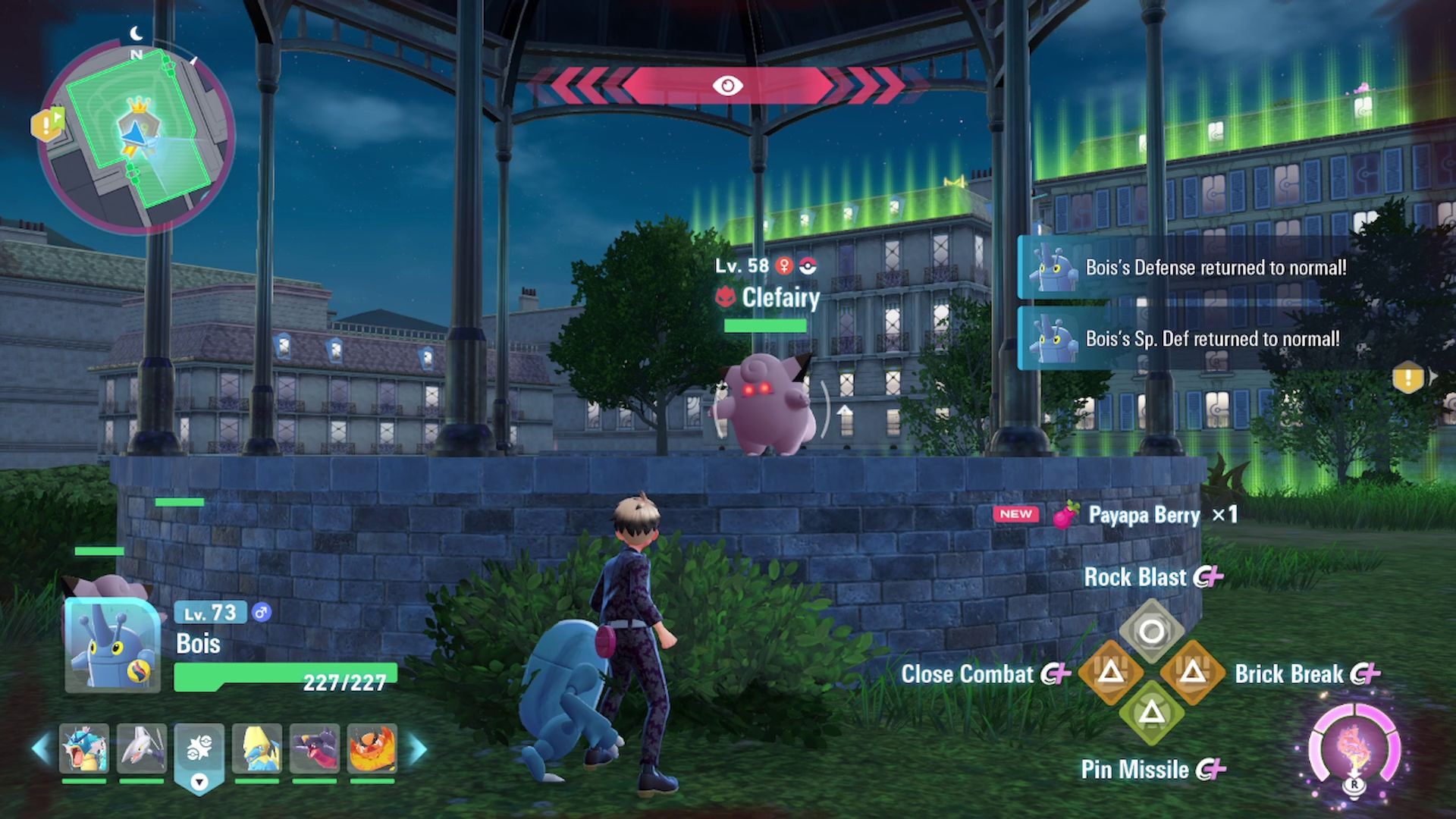Viewport: 1456px width, 819px height.
Task: Switch to the purple and red Pokémon
Action: [315, 748]
